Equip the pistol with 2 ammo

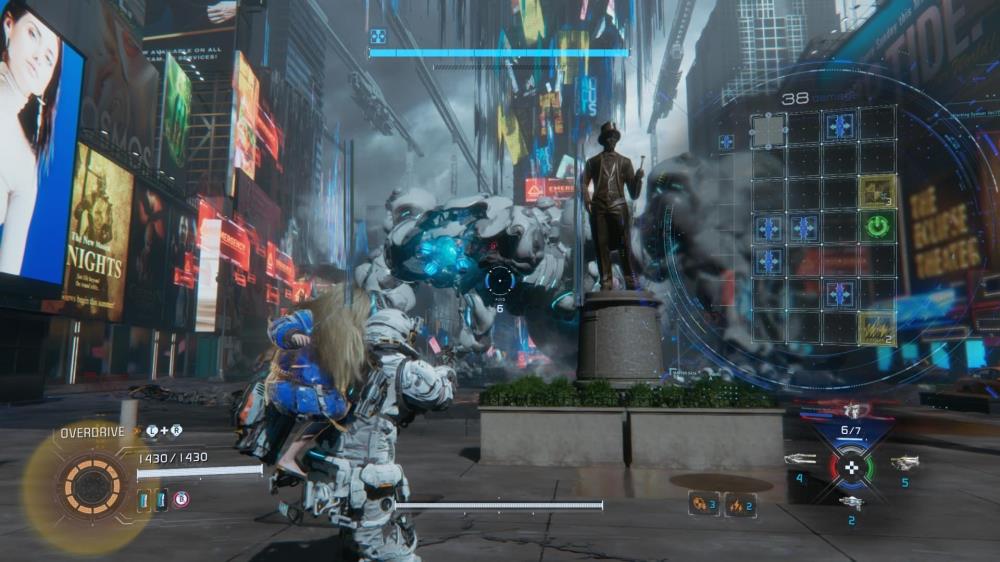coord(851,502)
